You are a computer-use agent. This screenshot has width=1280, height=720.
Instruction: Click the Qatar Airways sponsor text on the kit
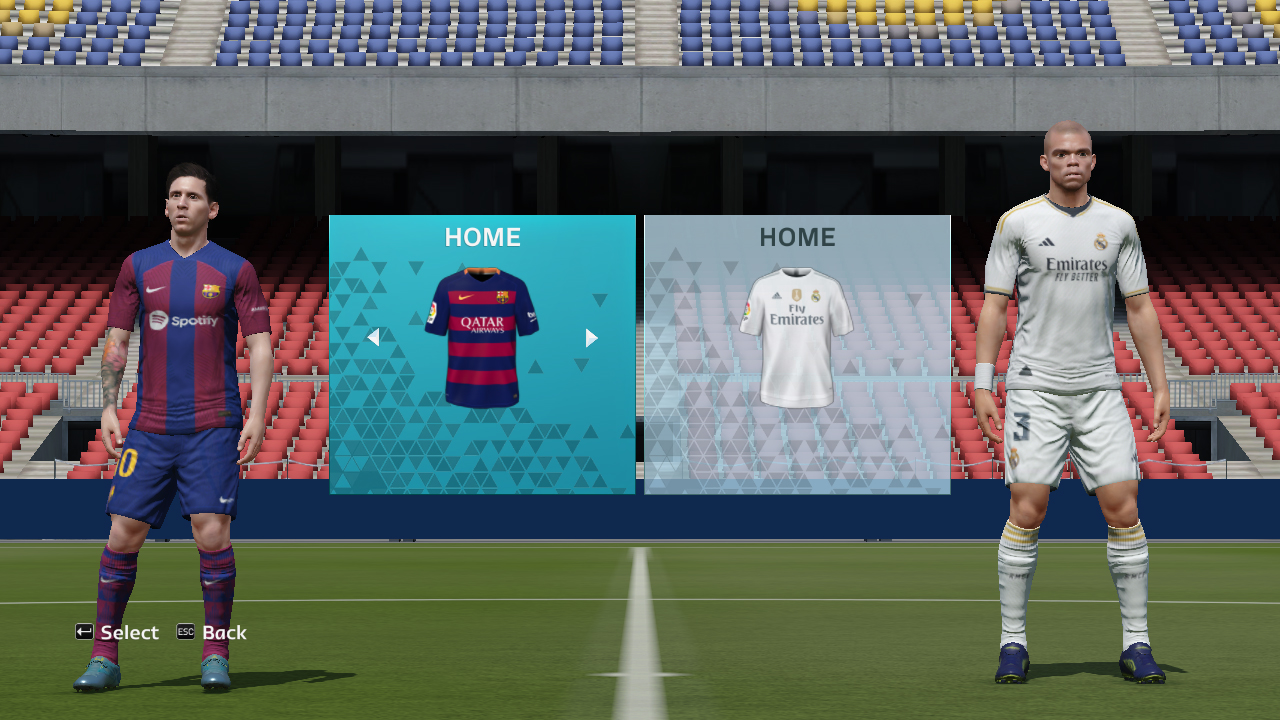click(x=483, y=322)
